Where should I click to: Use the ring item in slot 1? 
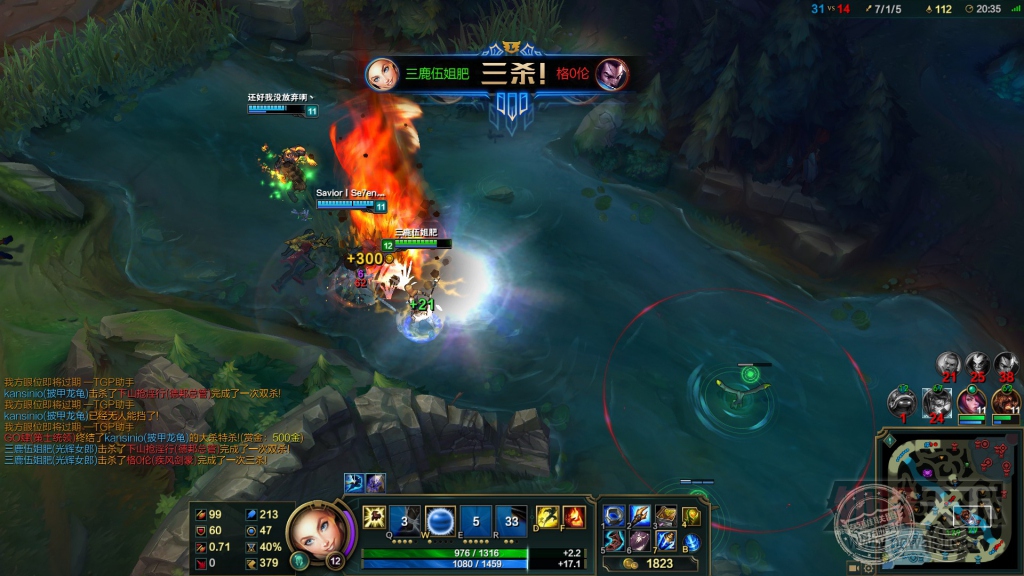[x=614, y=516]
